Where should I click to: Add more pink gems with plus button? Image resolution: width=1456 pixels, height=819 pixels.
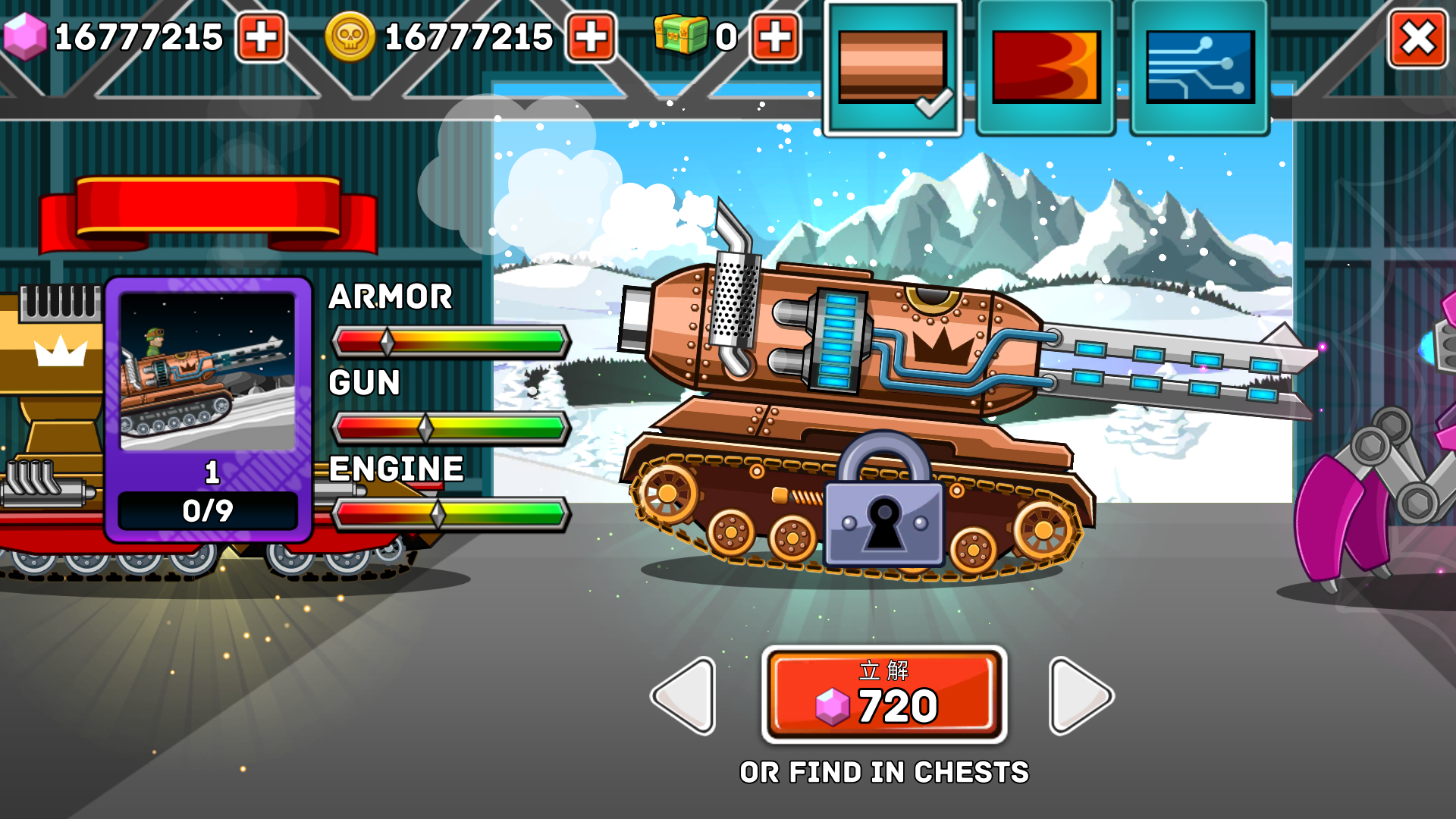pos(261,37)
